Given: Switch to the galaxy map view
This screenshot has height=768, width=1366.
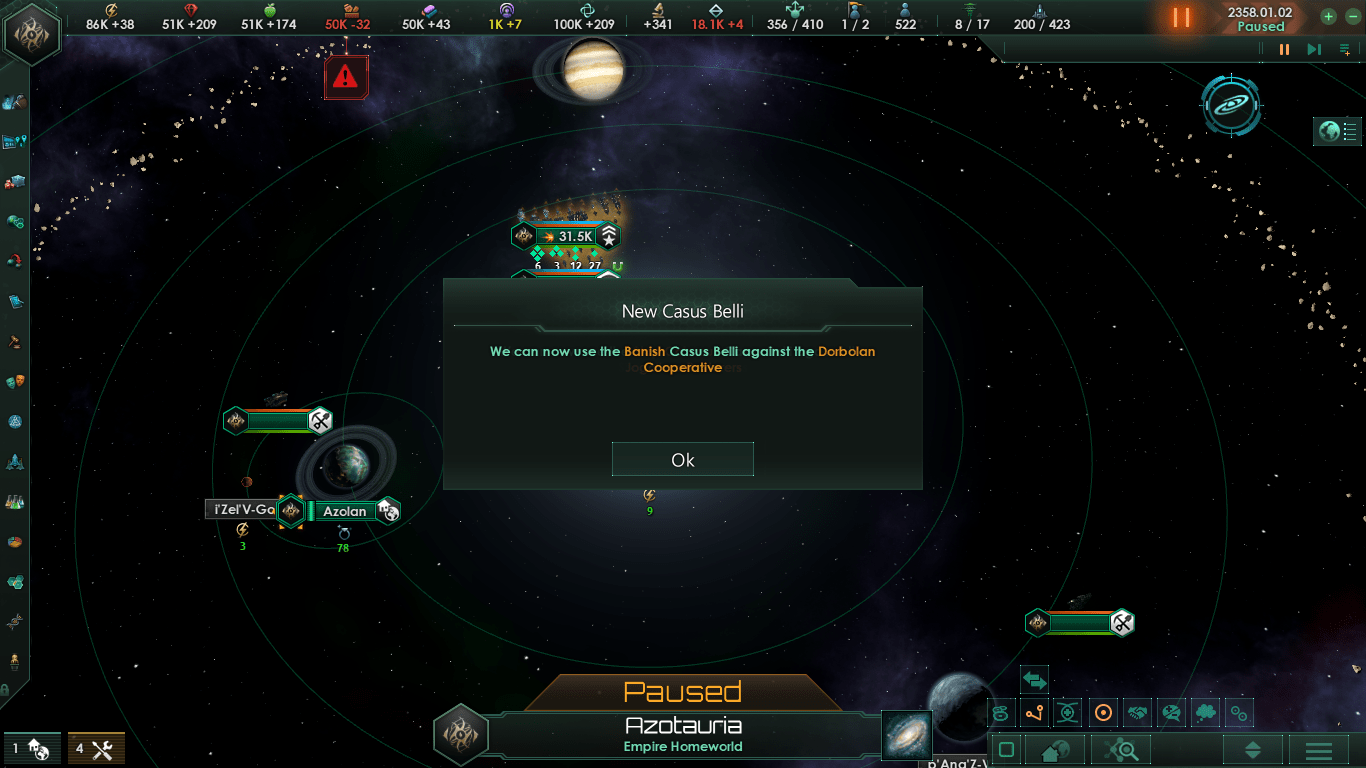Looking at the screenshot, I should tap(1230, 105).
